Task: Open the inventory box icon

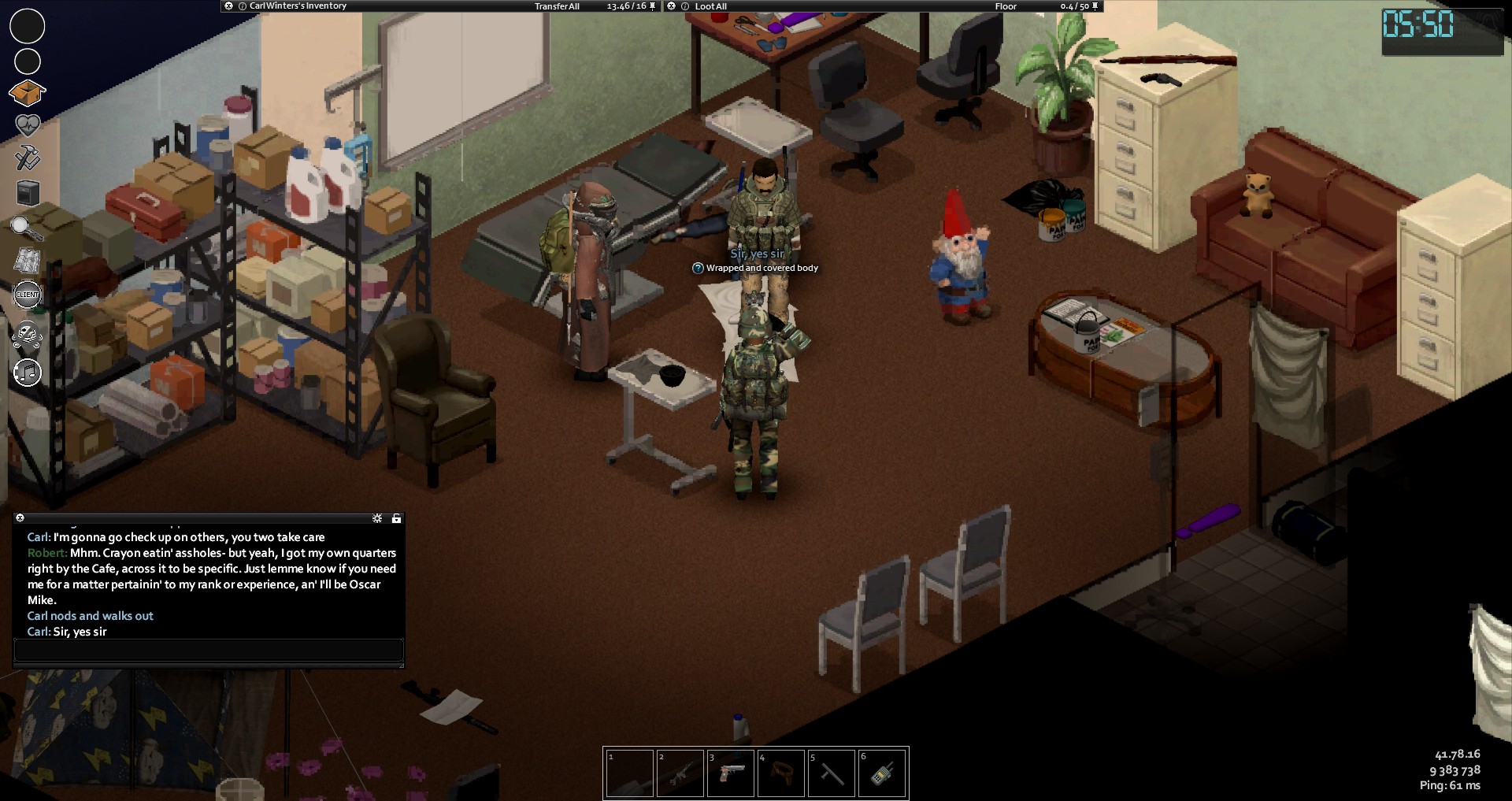Action: (x=27, y=93)
